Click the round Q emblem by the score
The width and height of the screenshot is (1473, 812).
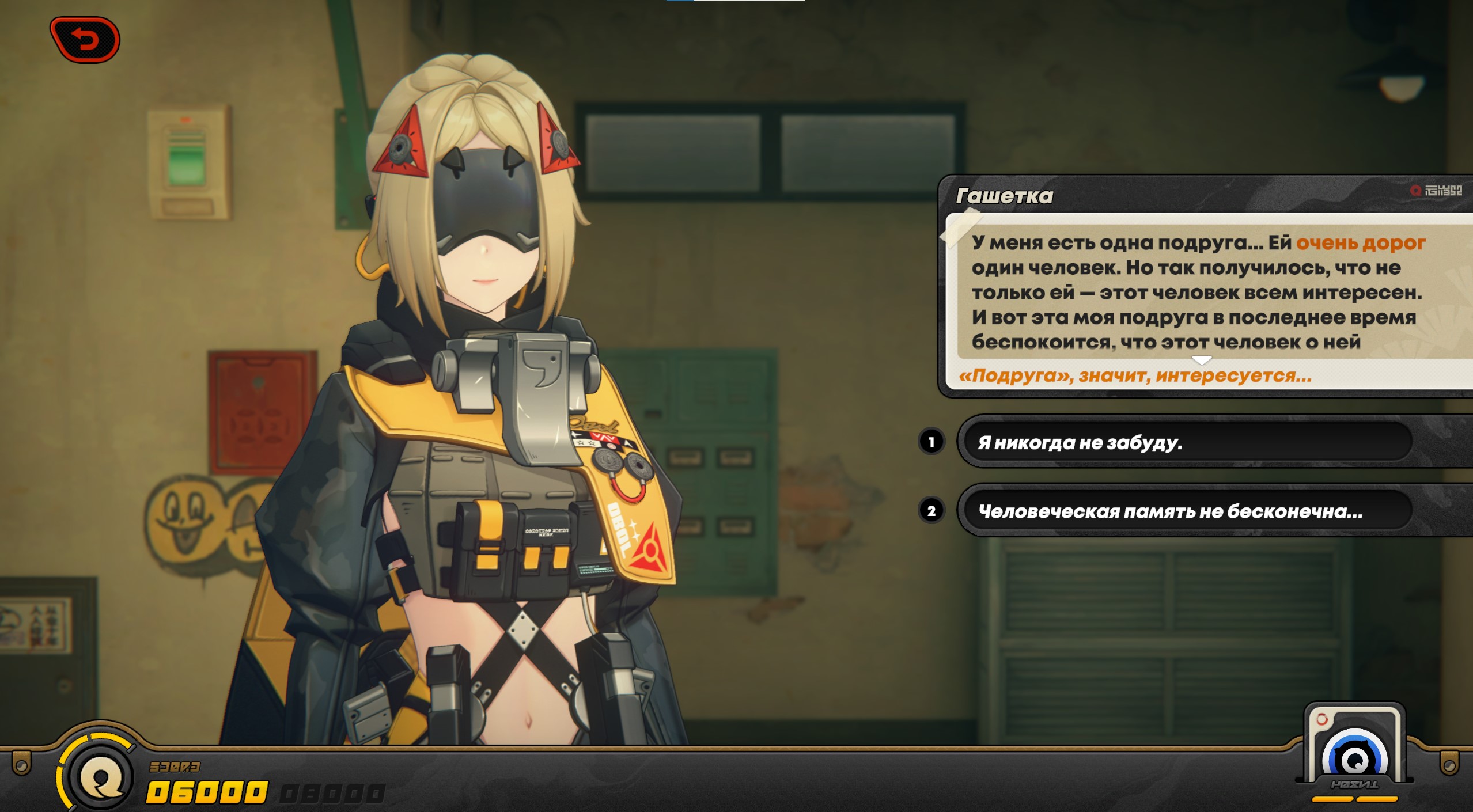click(x=101, y=777)
